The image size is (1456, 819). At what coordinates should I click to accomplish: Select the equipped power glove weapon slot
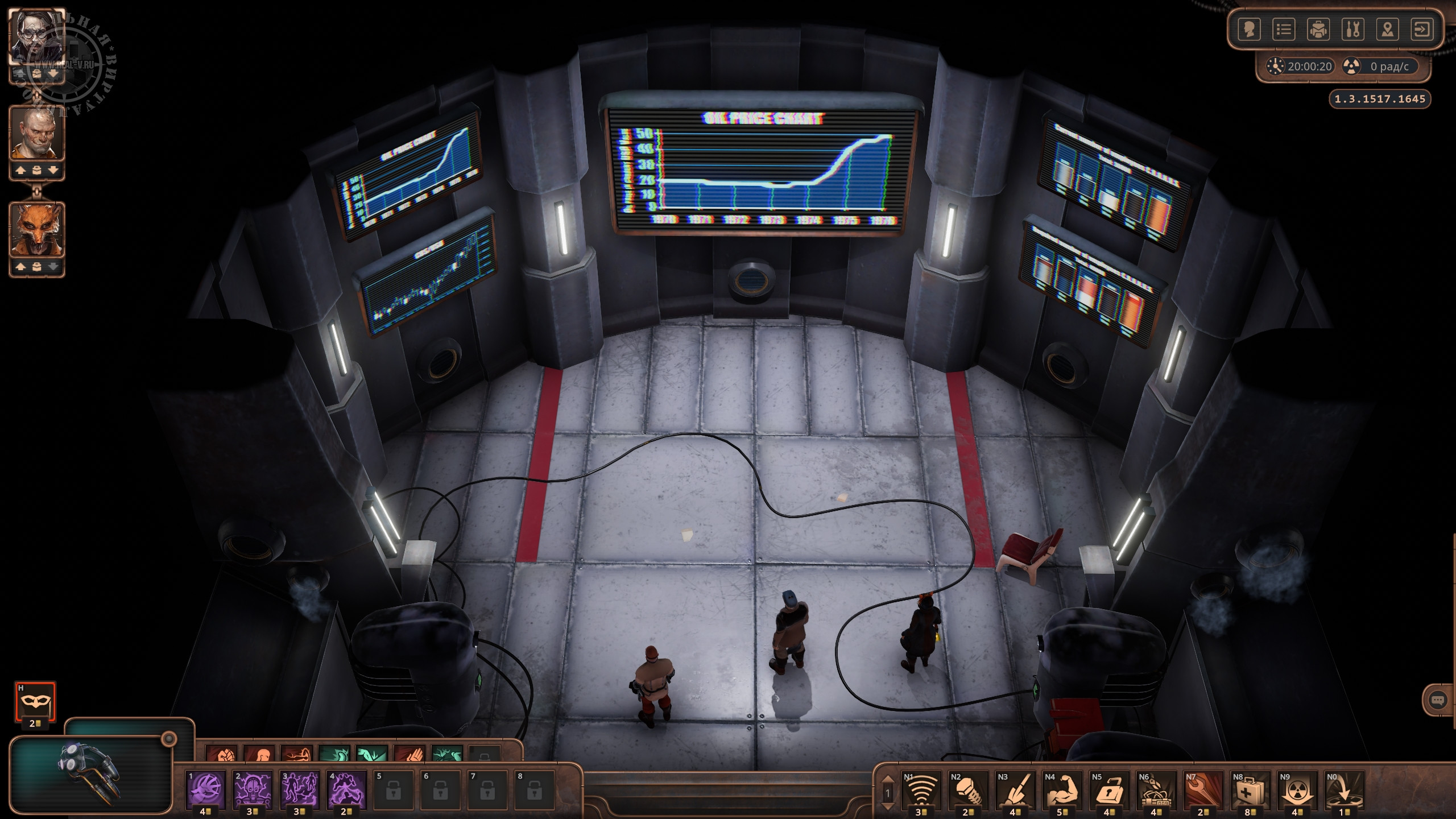pos(91,773)
